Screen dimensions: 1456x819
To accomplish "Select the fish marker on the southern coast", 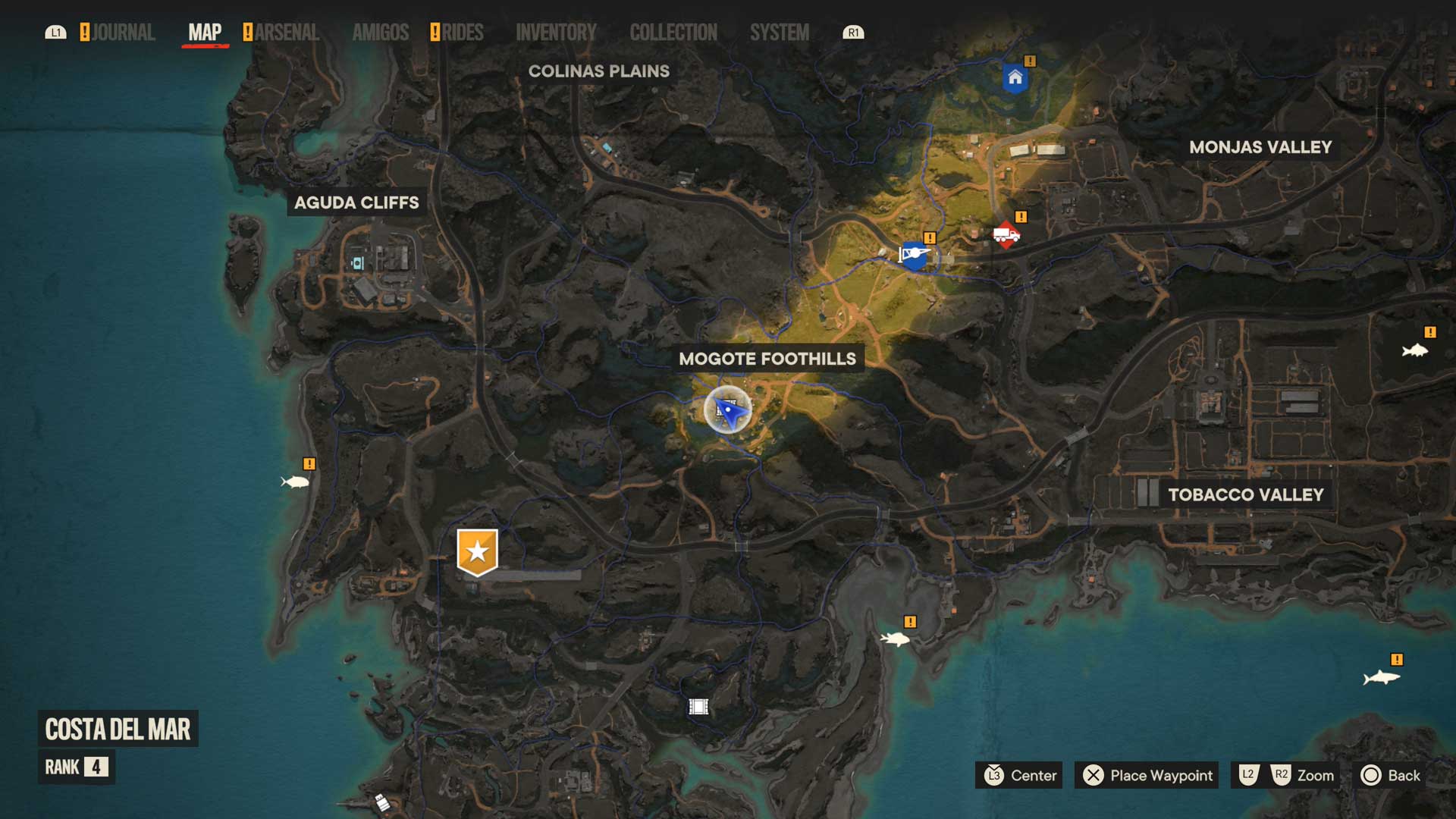I will [x=896, y=639].
